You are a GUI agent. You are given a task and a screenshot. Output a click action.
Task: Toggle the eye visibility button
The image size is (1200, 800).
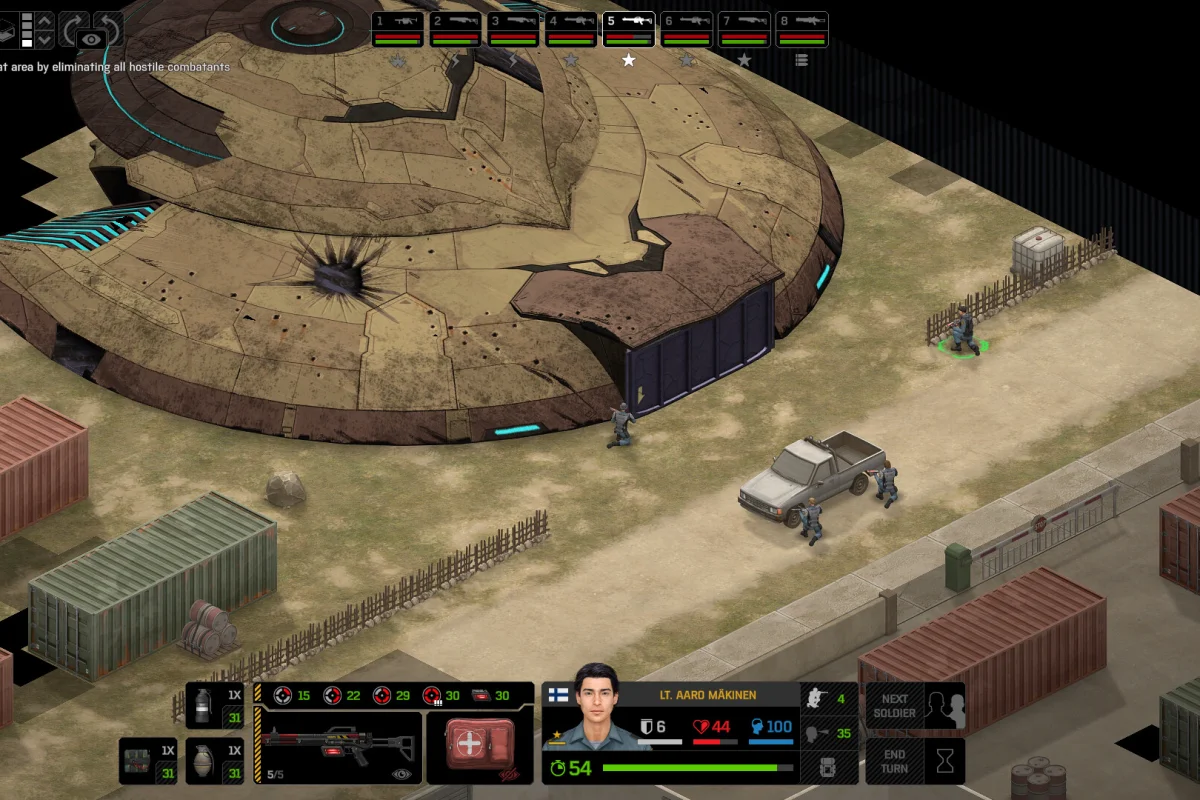point(92,39)
